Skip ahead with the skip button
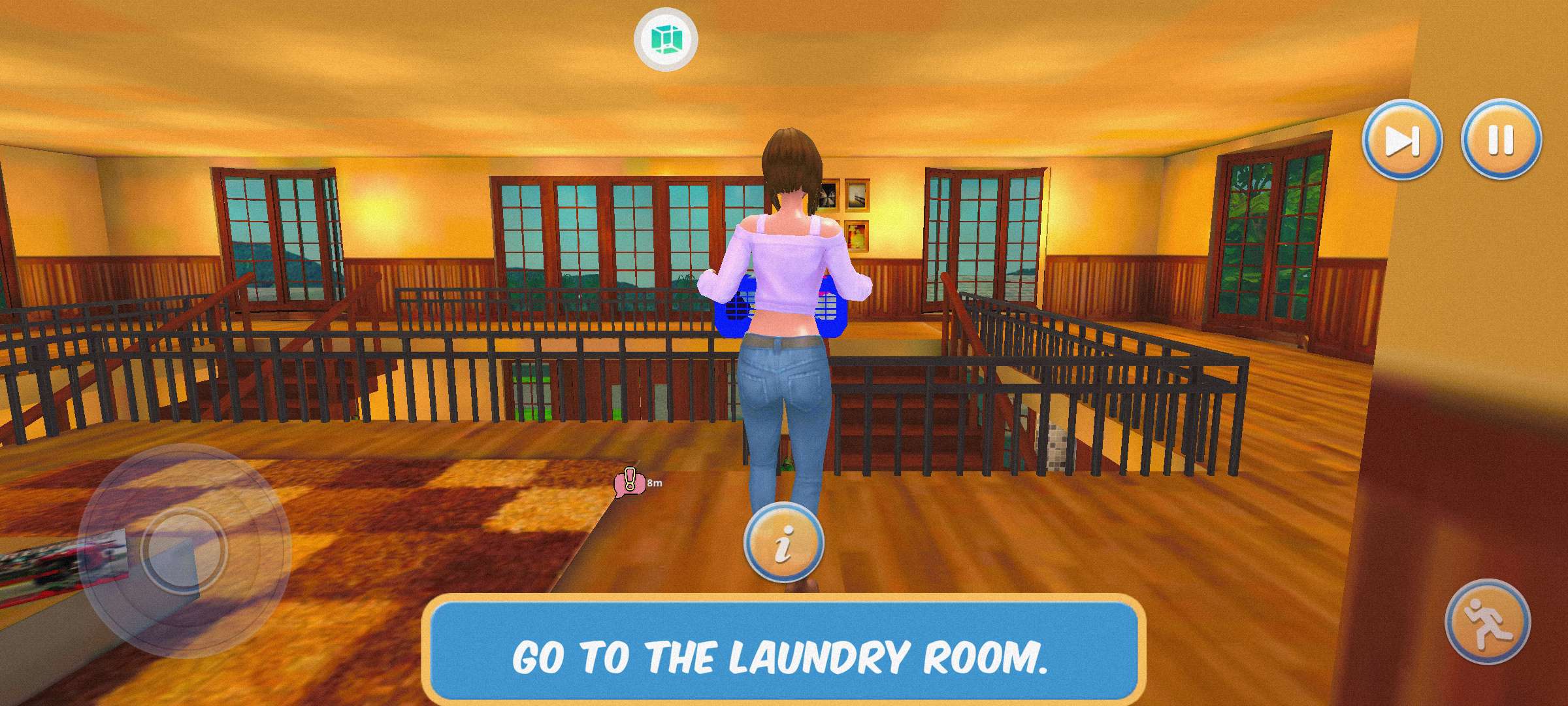The width and height of the screenshot is (1568, 706). click(x=1401, y=140)
